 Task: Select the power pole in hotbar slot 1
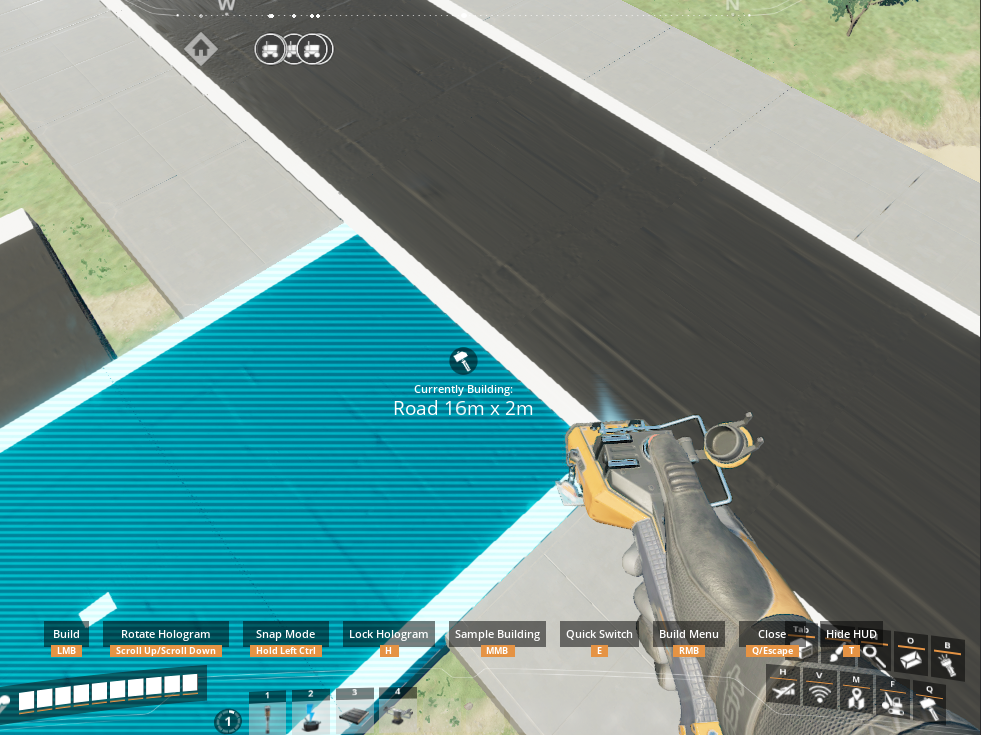(x=268, y=715)
